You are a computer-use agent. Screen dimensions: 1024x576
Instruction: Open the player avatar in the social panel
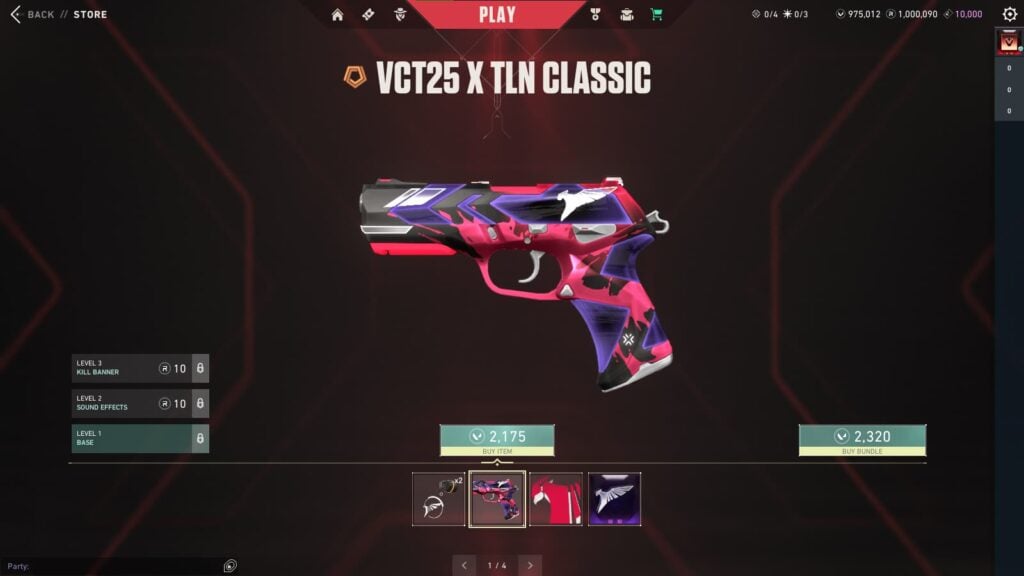[x=1008, y=43]
